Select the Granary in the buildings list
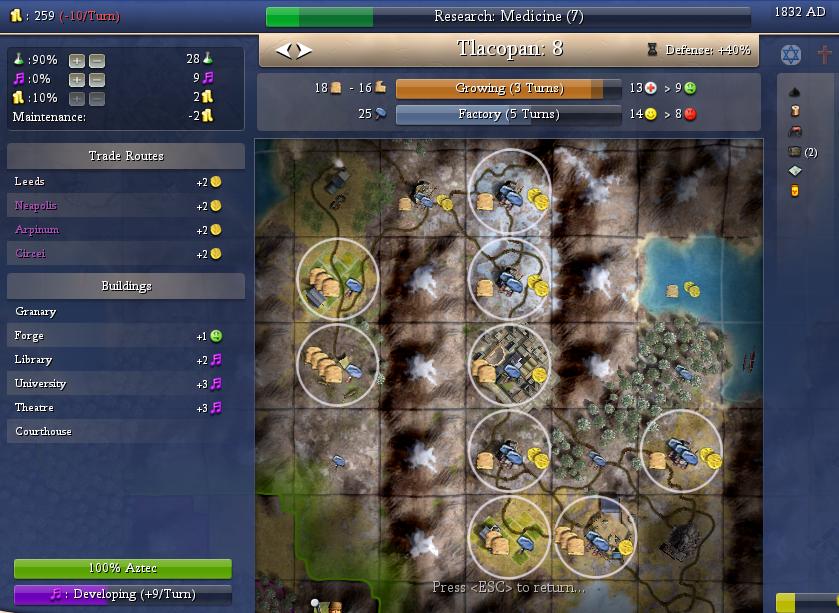This screenshot has height=613, width=839. point(36,312)
